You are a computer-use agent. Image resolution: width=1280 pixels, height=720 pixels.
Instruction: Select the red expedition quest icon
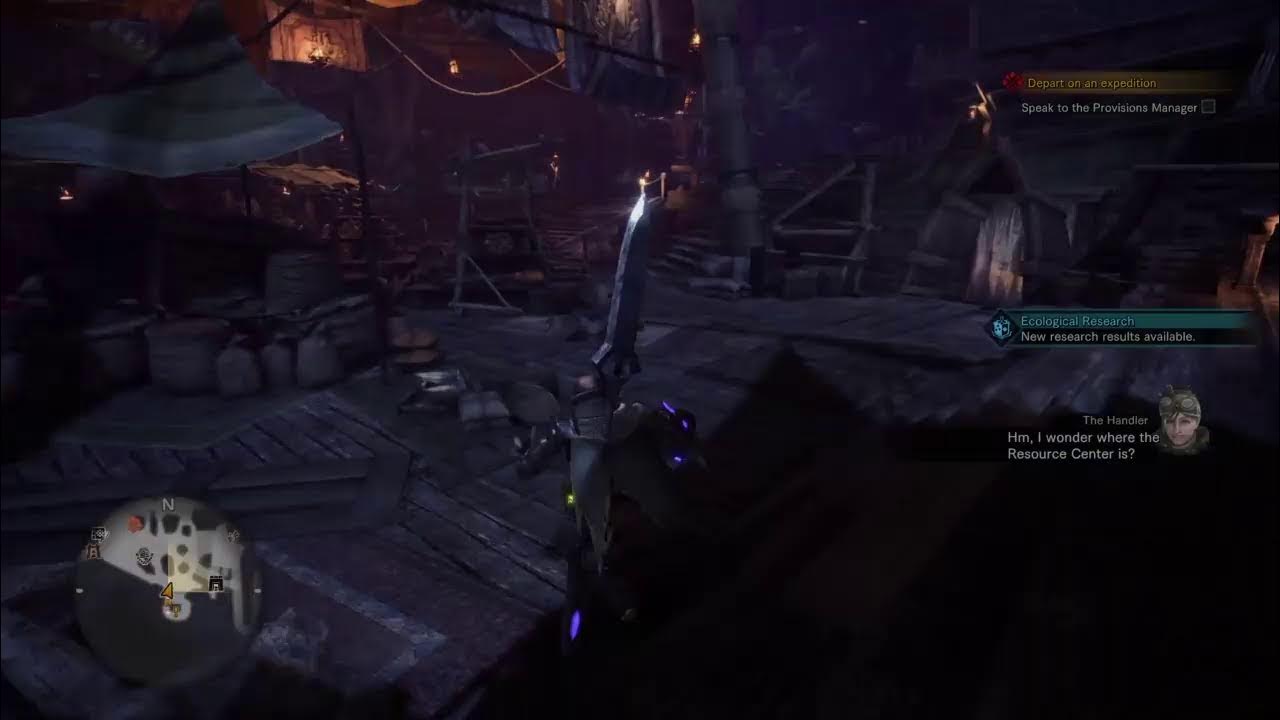(1013, 82)
